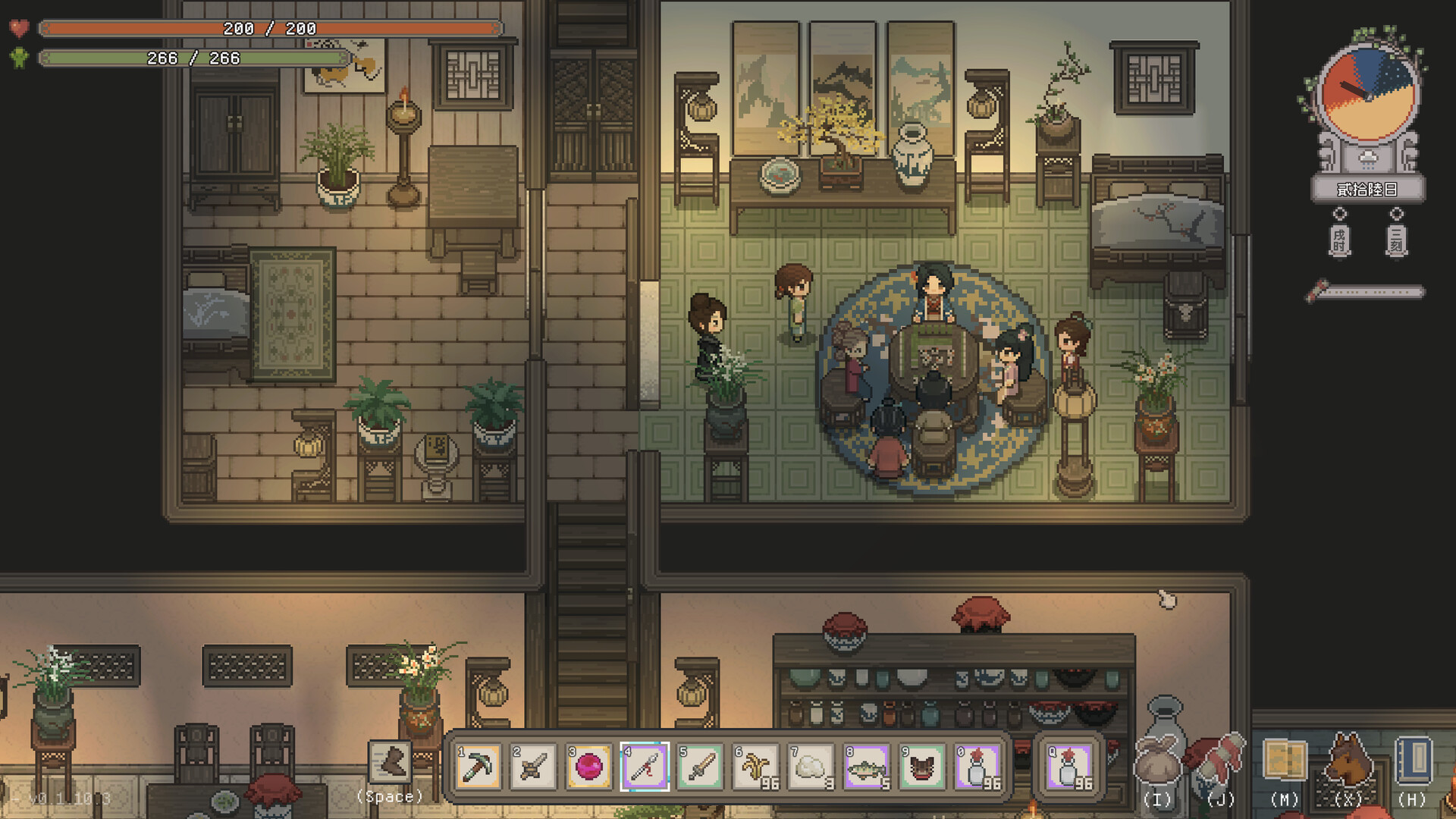
Task: Open the map book icon
Action: pos(1285,760)
